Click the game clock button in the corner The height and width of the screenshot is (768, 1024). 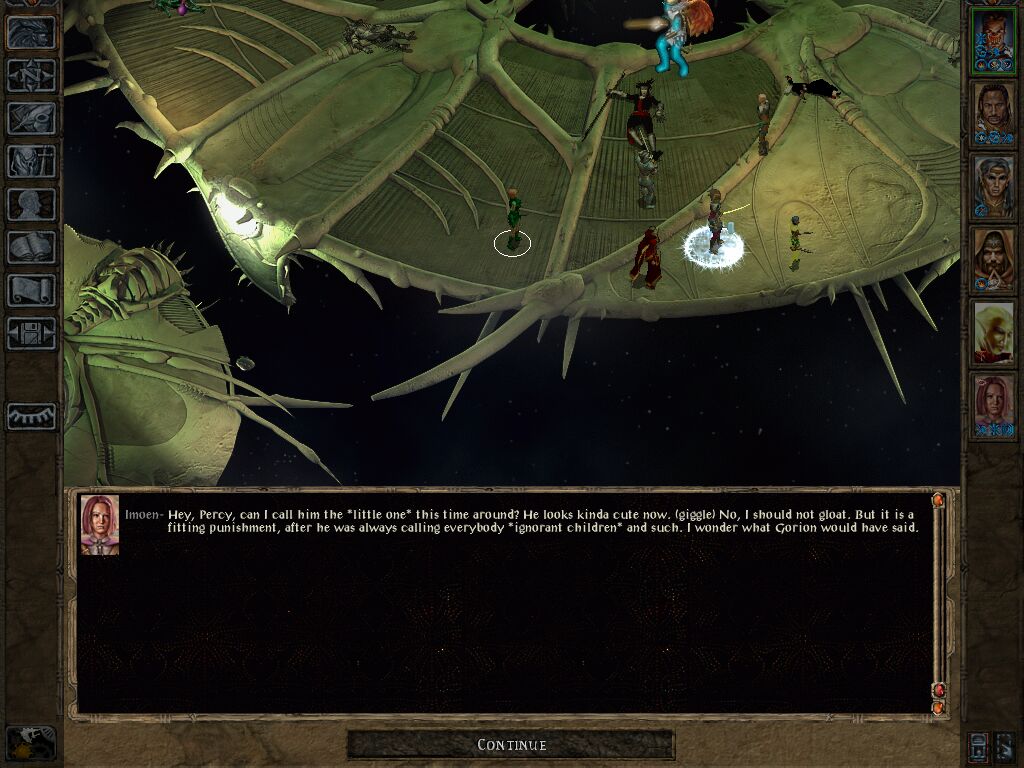(31, 743)
